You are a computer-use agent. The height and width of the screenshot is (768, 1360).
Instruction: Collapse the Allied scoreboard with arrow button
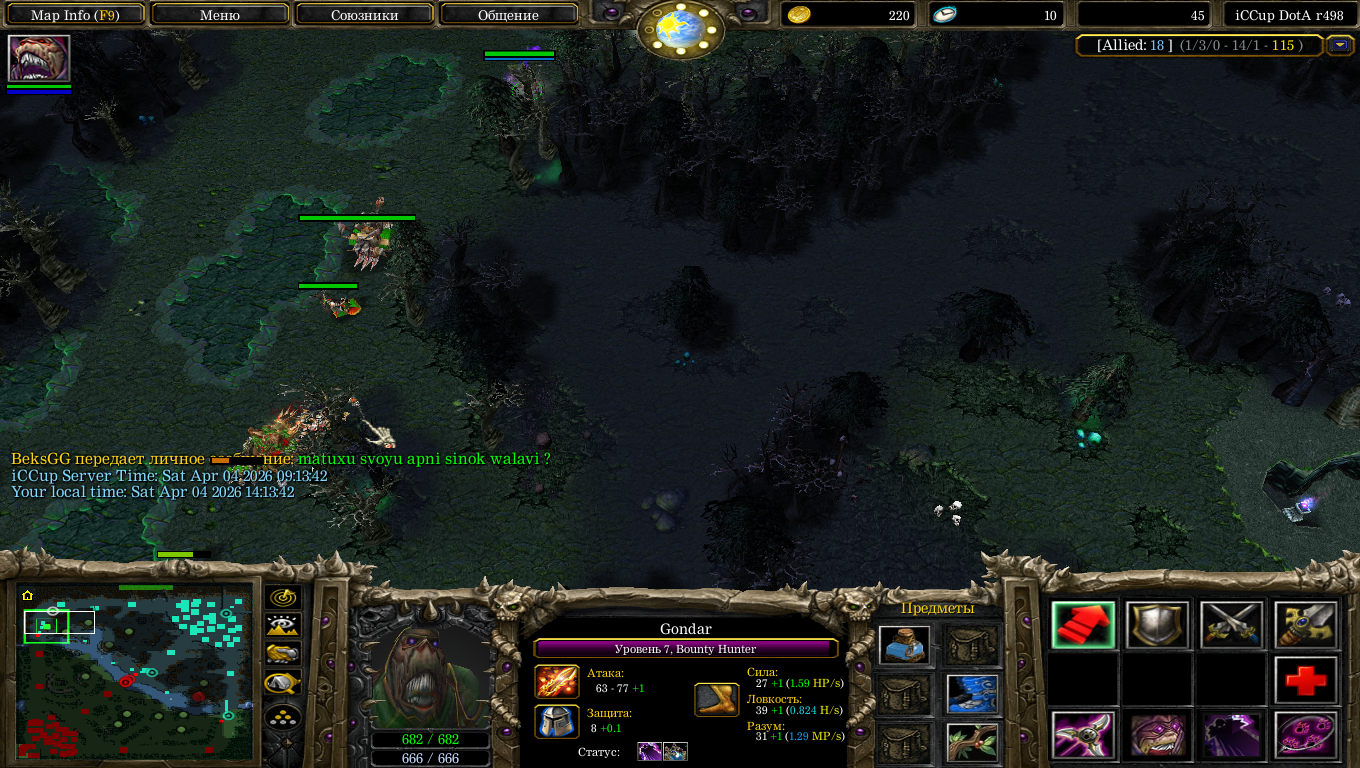pyautogui.click(x=1339, y=45)
